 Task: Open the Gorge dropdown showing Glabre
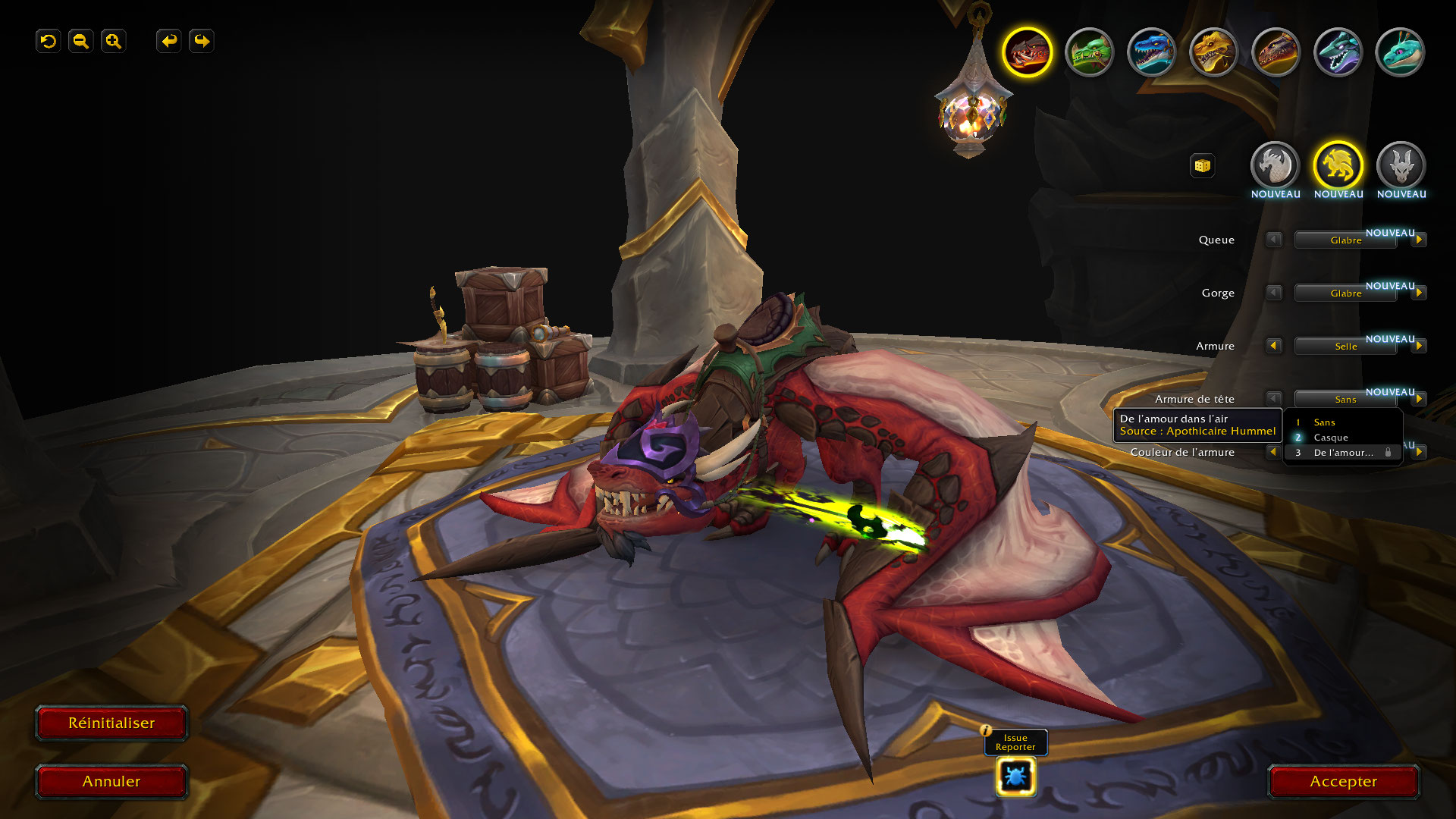pos(1345,293)
